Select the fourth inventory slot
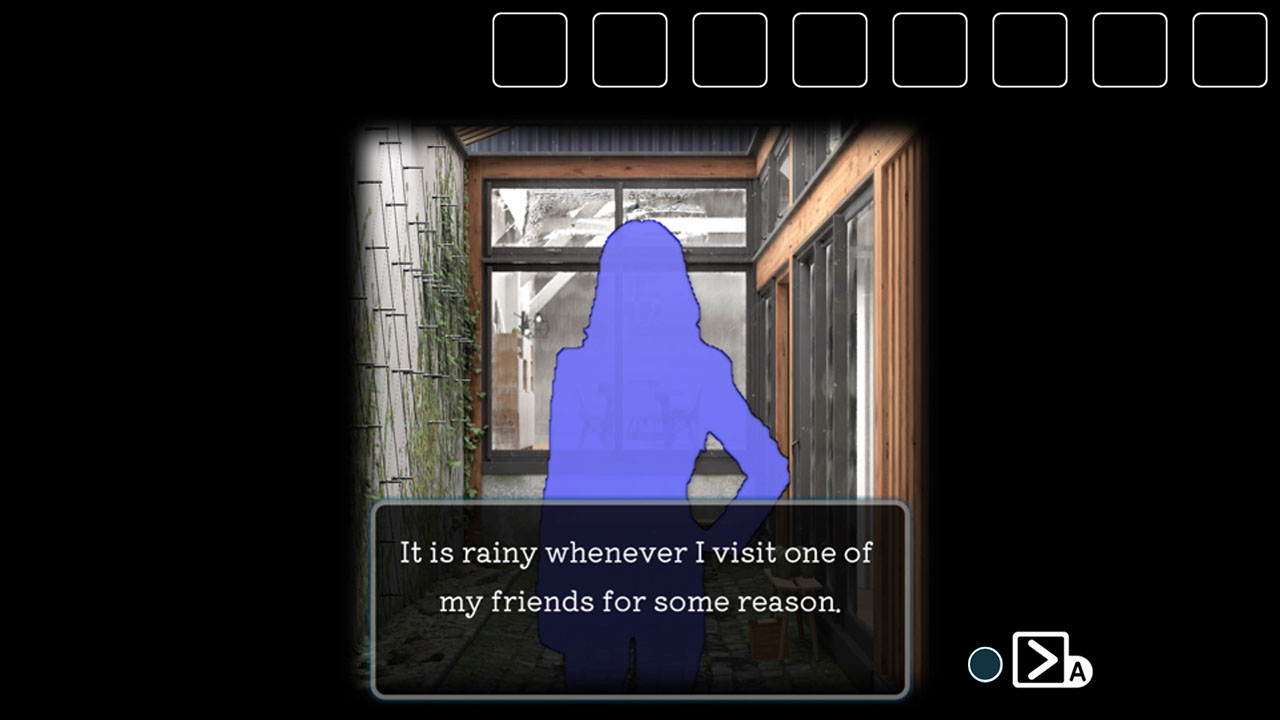This screenshot has height=720, width=1280. point(830,50)
